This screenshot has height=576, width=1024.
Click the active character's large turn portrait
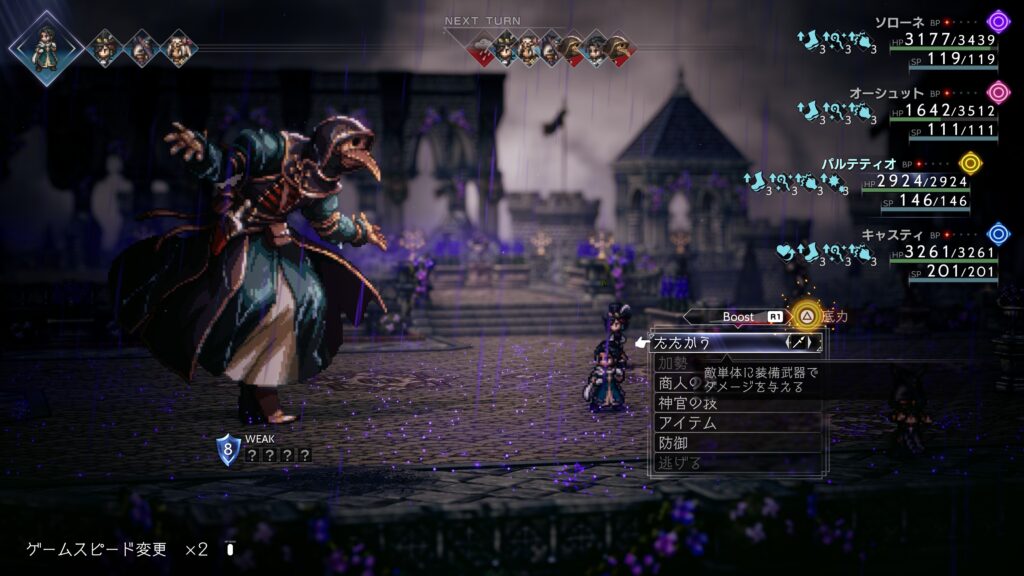(46, 47)
